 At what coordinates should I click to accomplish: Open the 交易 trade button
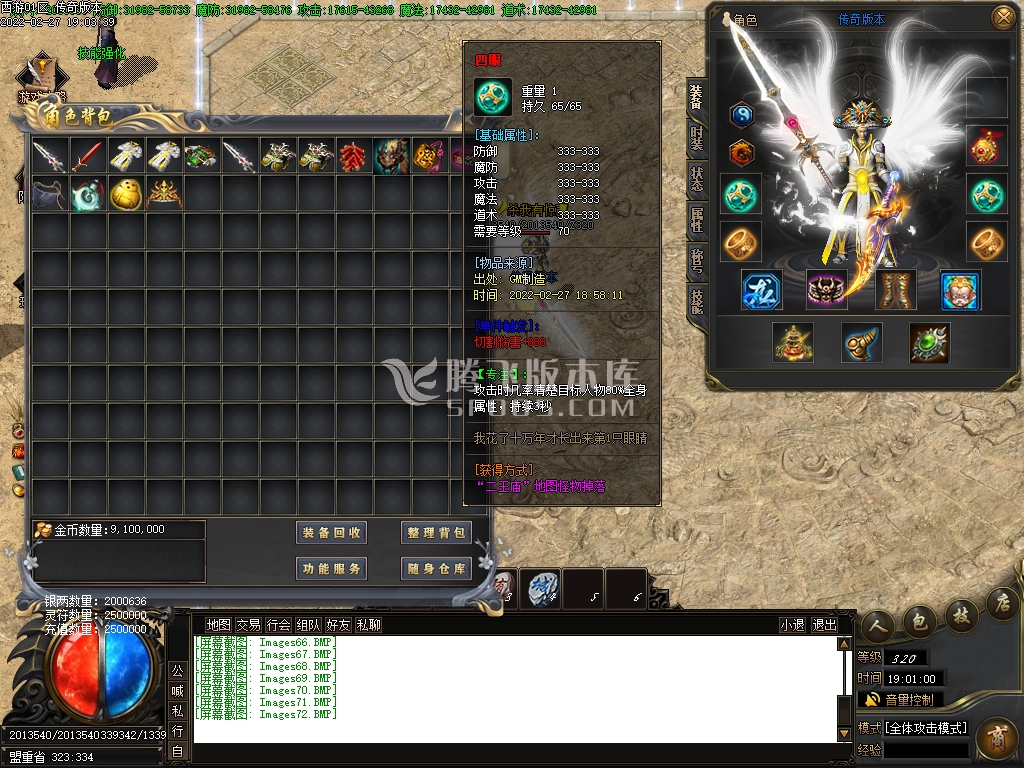(248, 625)
